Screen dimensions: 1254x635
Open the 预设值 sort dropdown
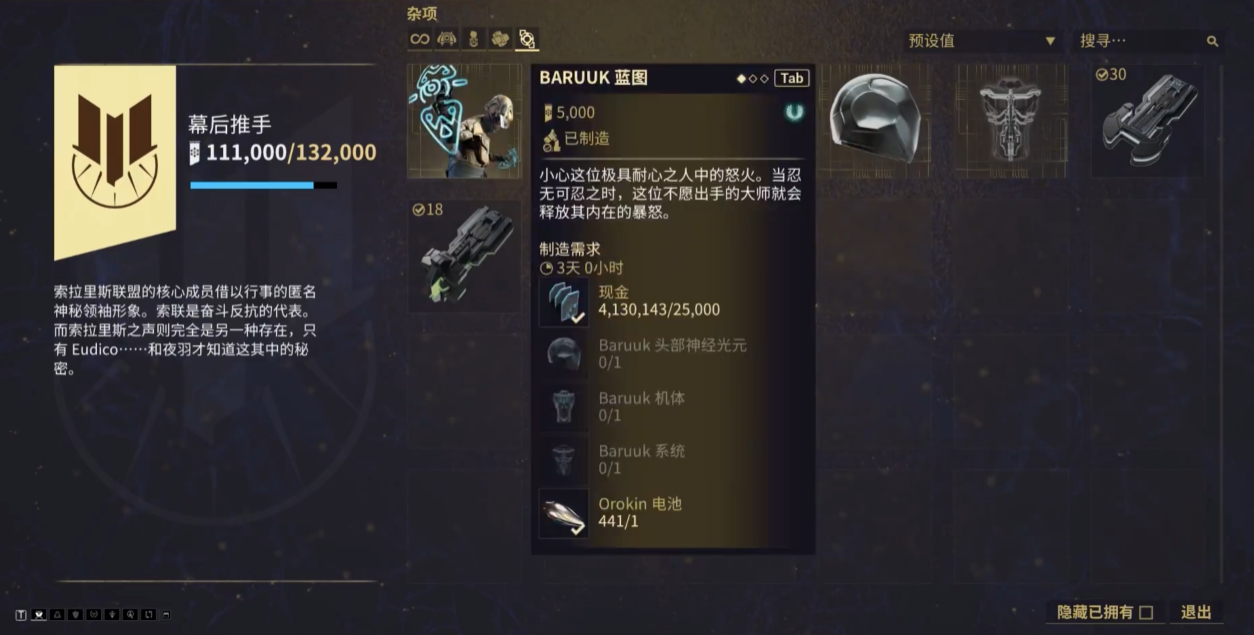coord(982,41)
